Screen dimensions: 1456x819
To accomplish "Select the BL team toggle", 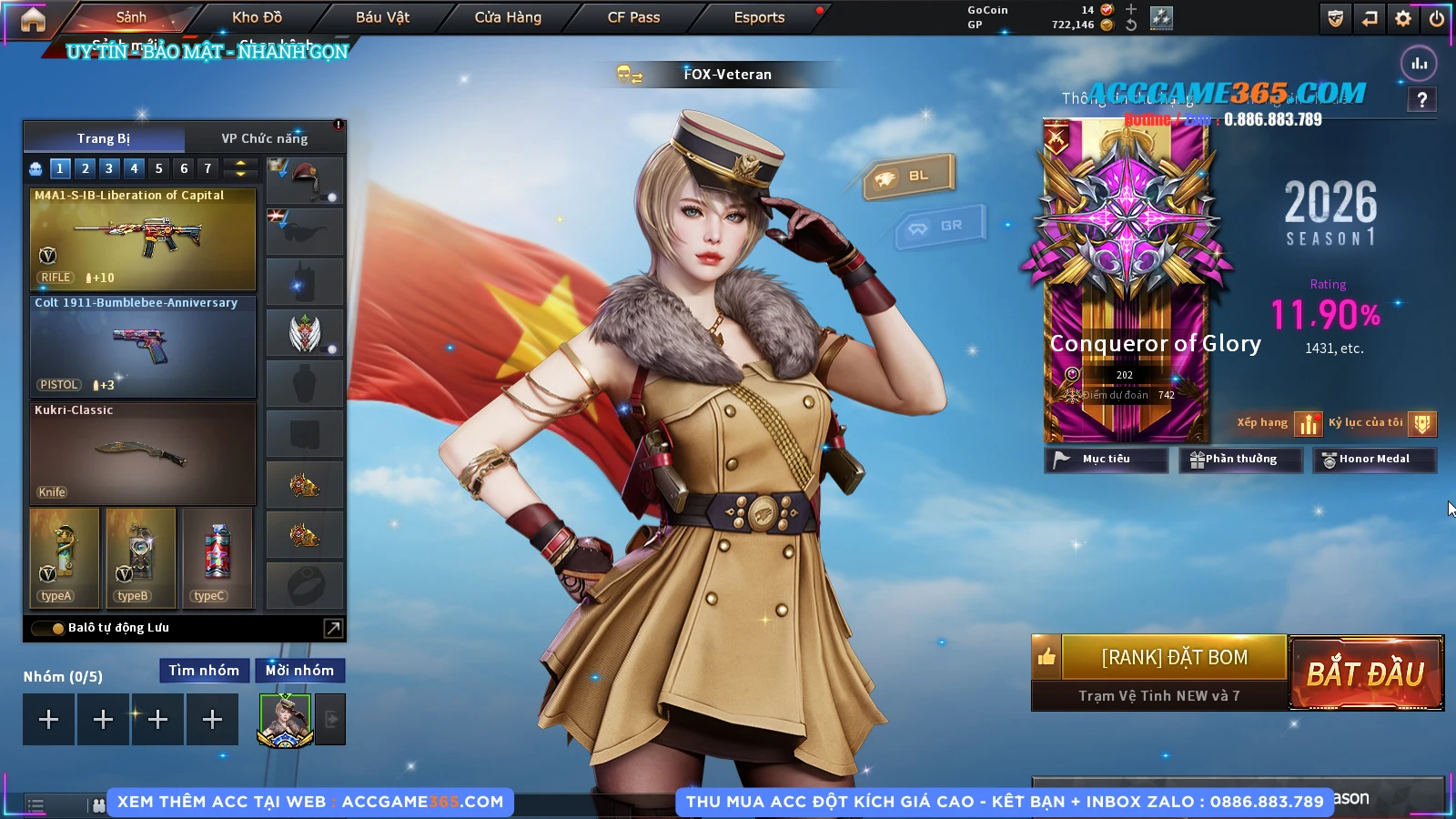I will tap(909, 176).
